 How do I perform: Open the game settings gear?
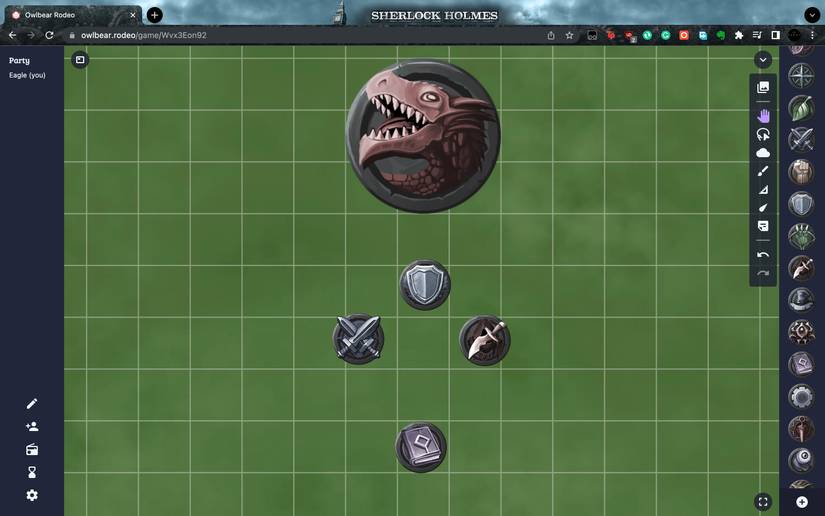pos(32,495)
